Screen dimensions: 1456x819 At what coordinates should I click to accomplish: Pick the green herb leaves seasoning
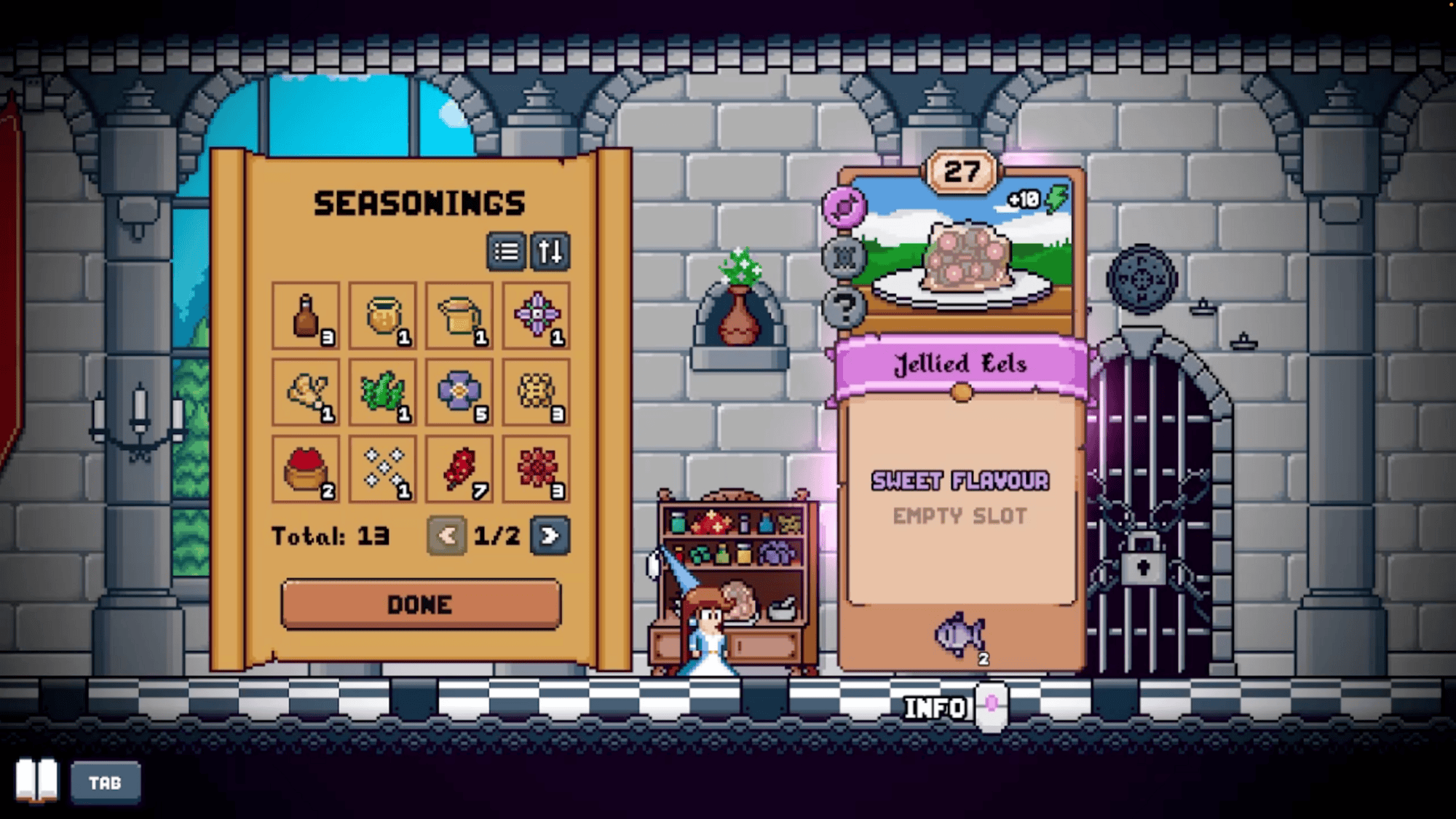383,393
